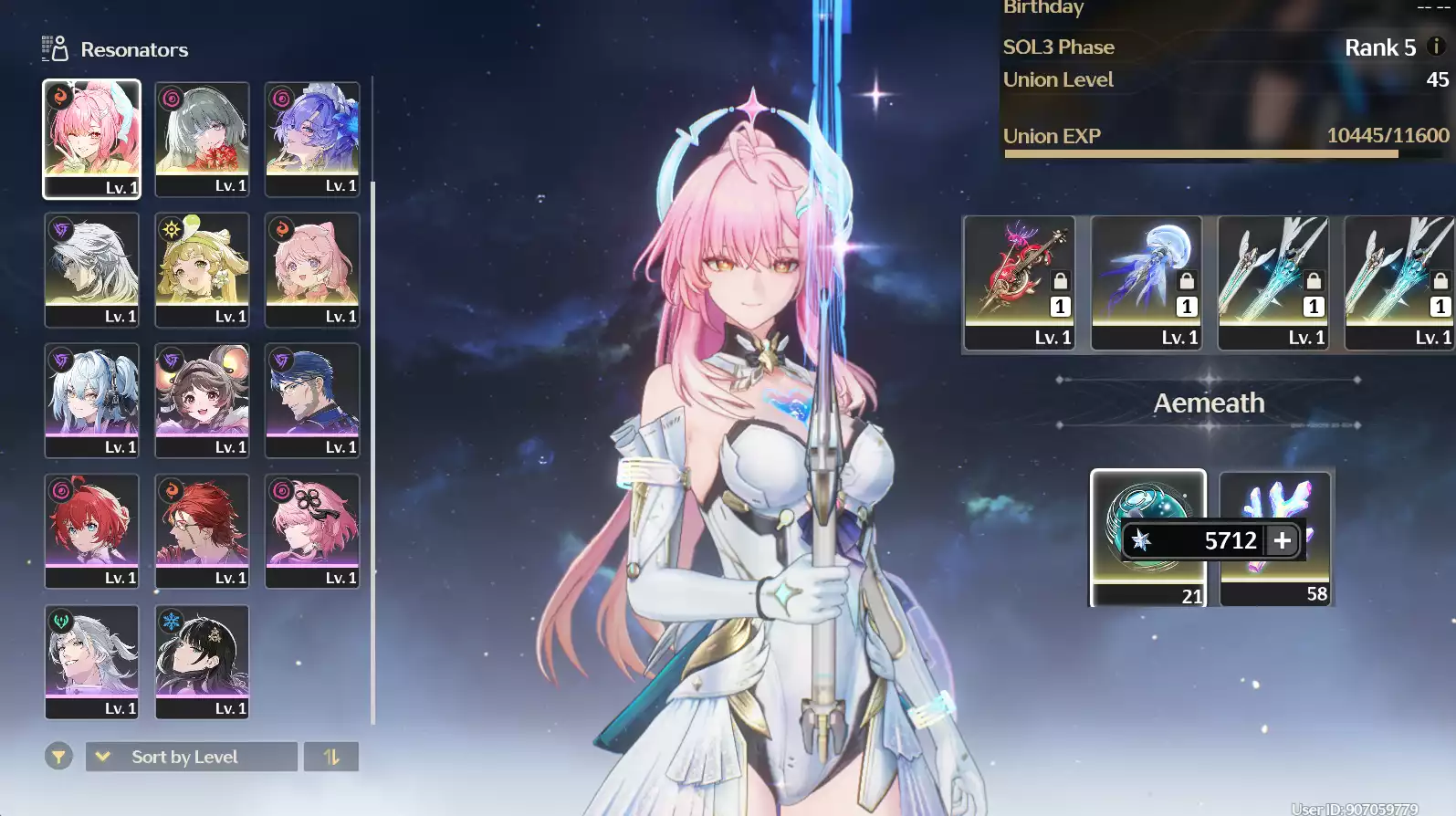Select the red guitar weapon slot
This screenshot has width=1456, height=816.
[1020, 282]
